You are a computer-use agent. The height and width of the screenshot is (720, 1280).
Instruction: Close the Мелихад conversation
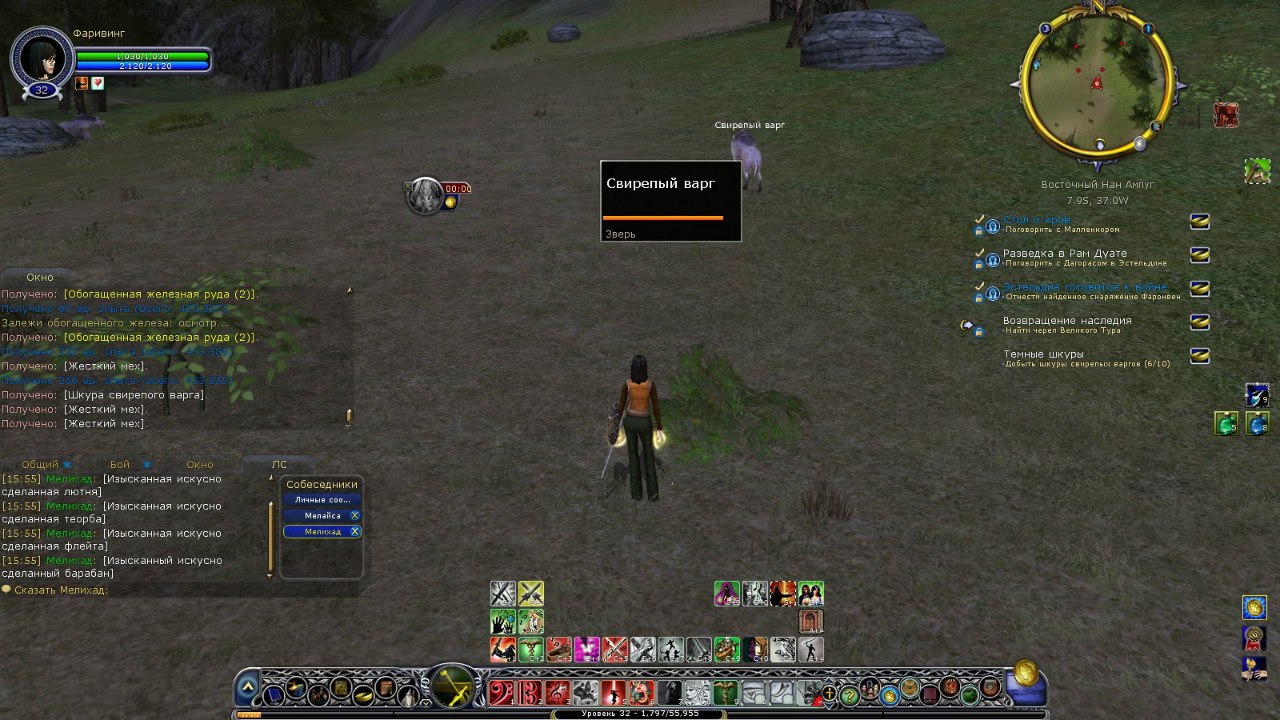[355, 531]
